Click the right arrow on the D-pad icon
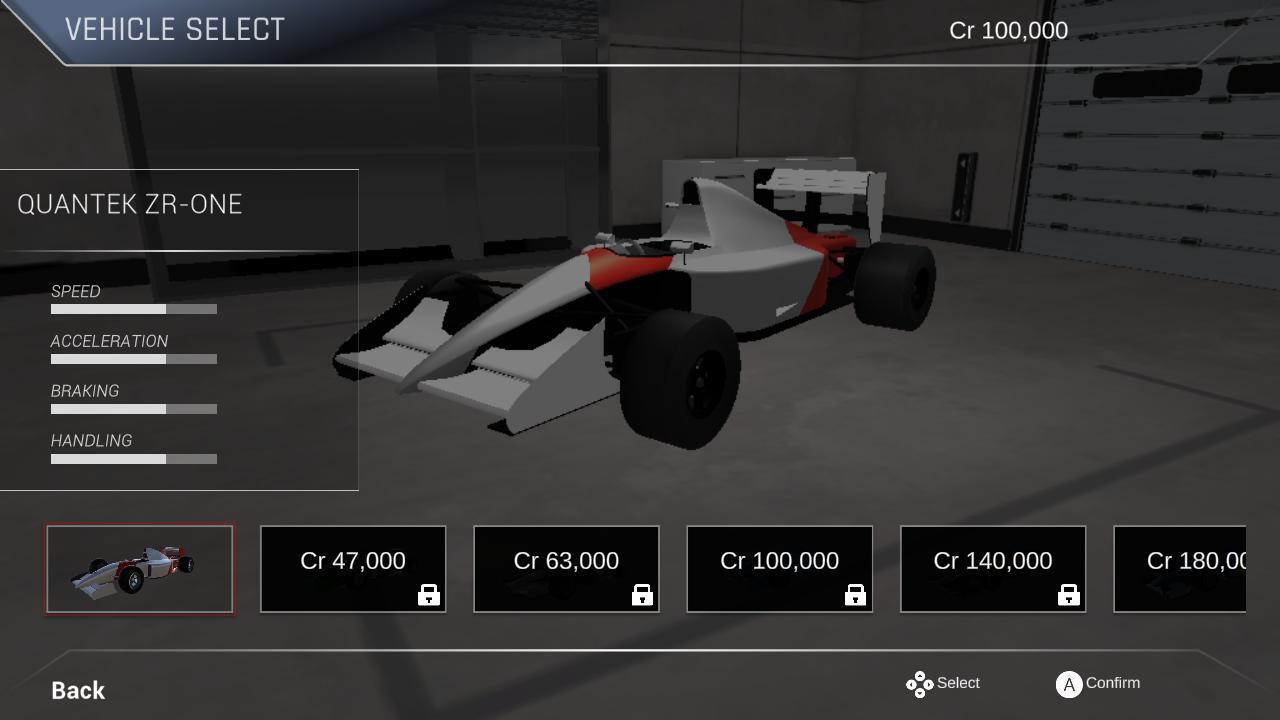The height and width of the screenshot is (720, 1280). pyautogui.click(x=929, y=684)
